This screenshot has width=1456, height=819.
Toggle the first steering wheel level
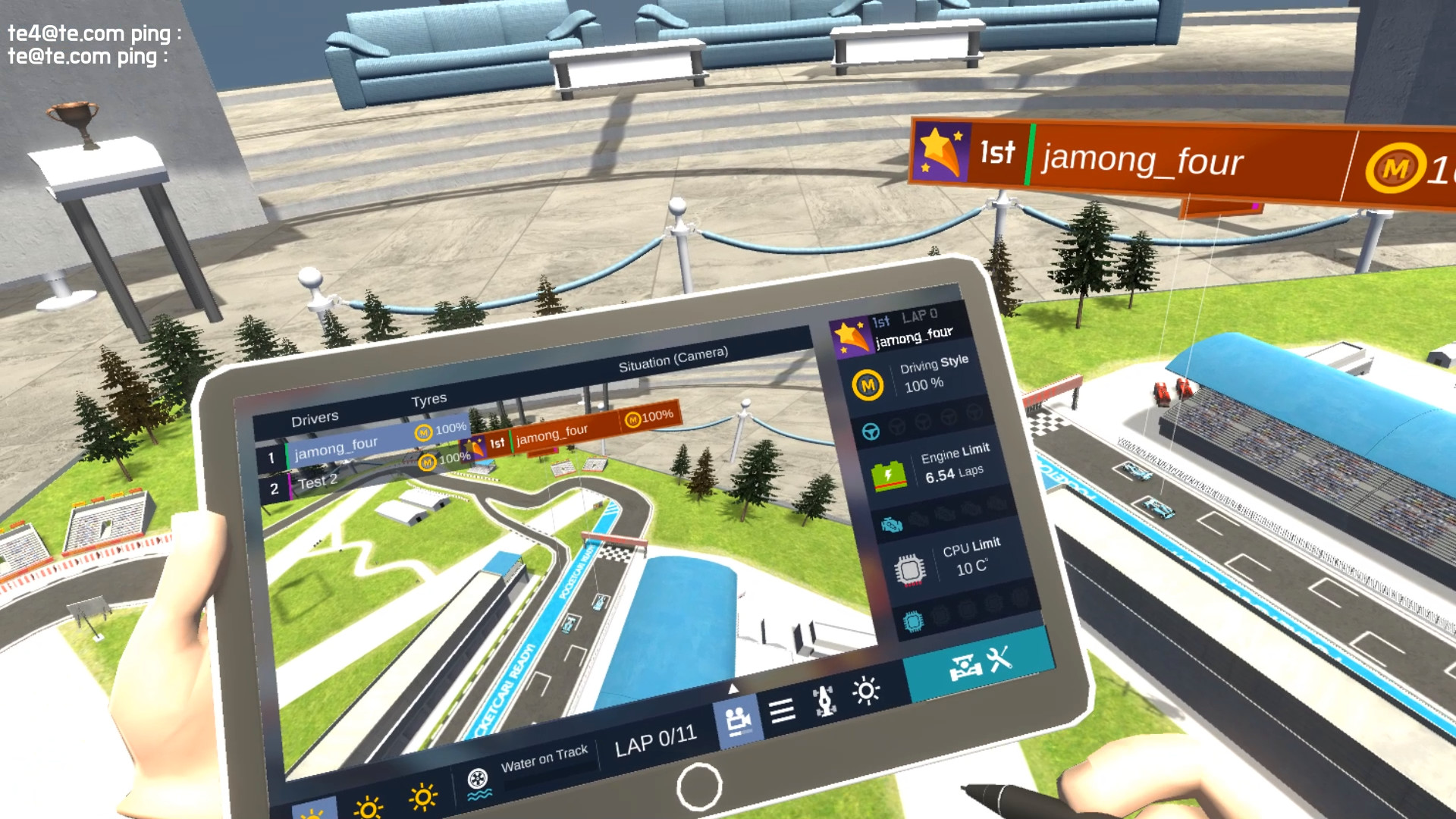[870, 430]
